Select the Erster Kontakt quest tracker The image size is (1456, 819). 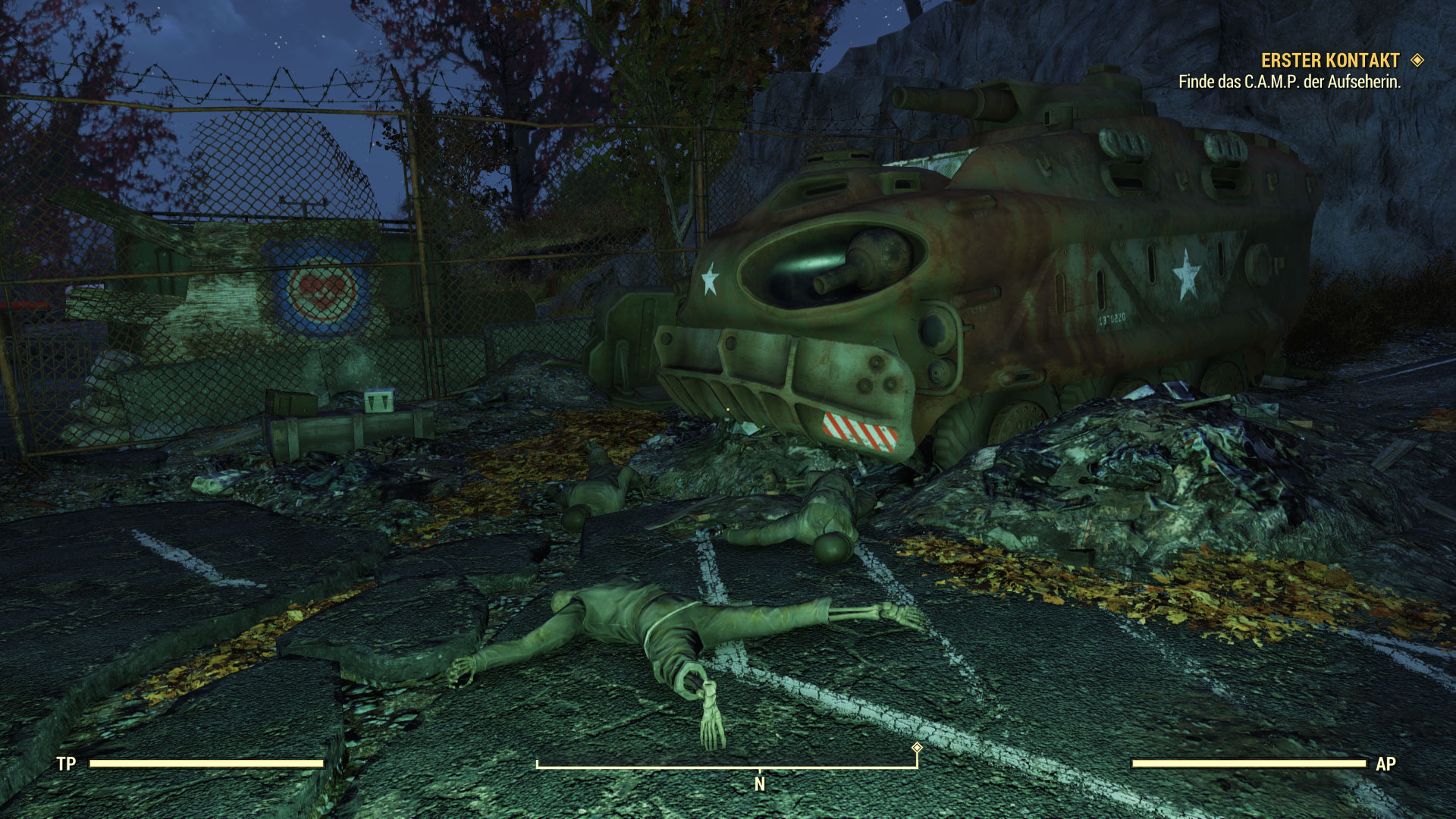[1330, 61]
